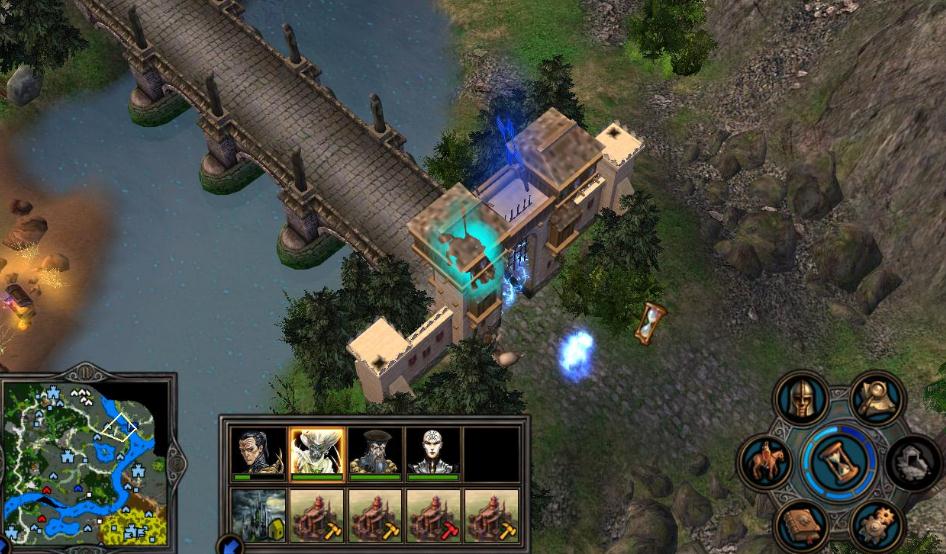Click the mounted horseman move icon

(765, 463)
